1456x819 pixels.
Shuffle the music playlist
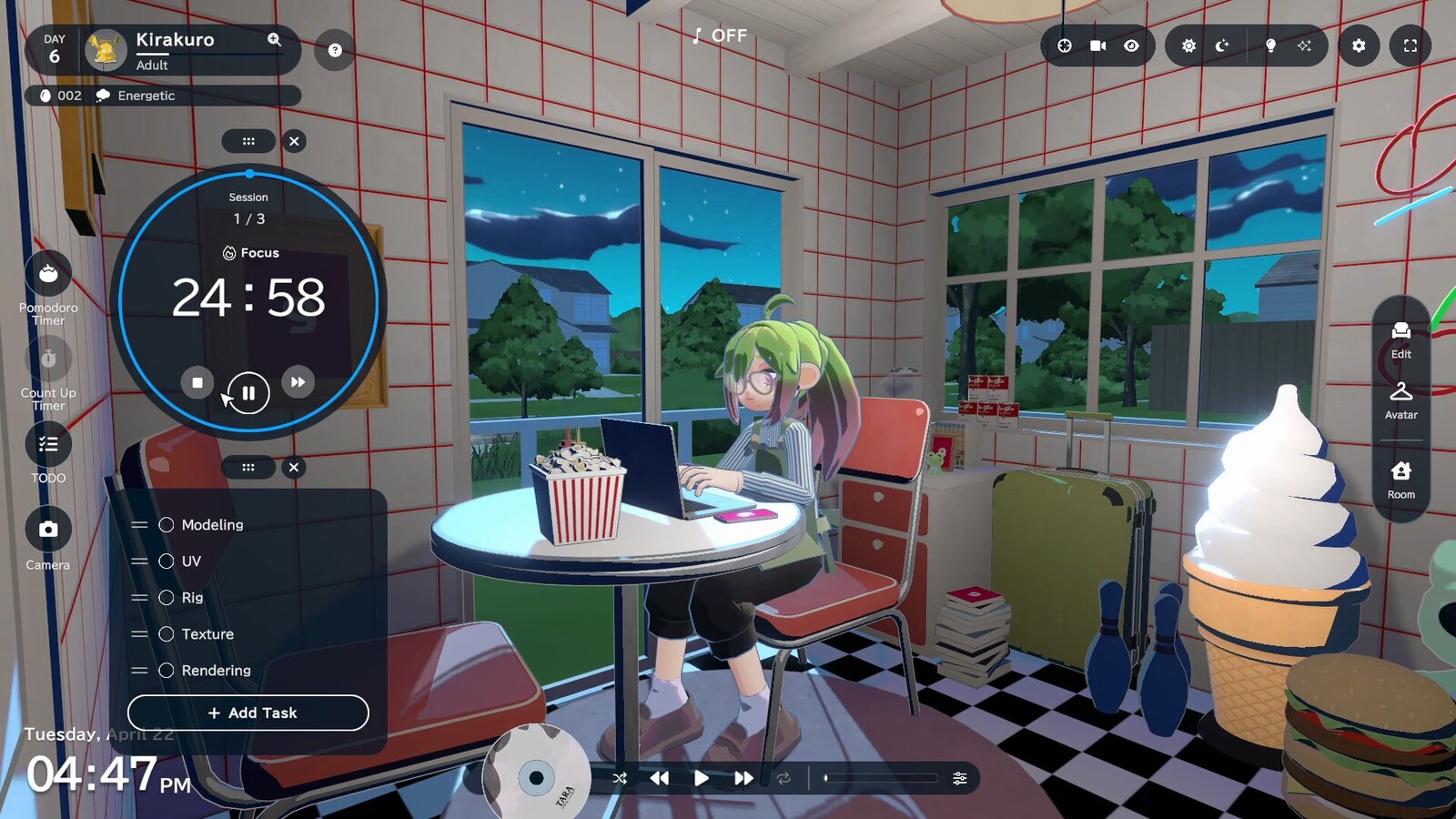(620, 778)
